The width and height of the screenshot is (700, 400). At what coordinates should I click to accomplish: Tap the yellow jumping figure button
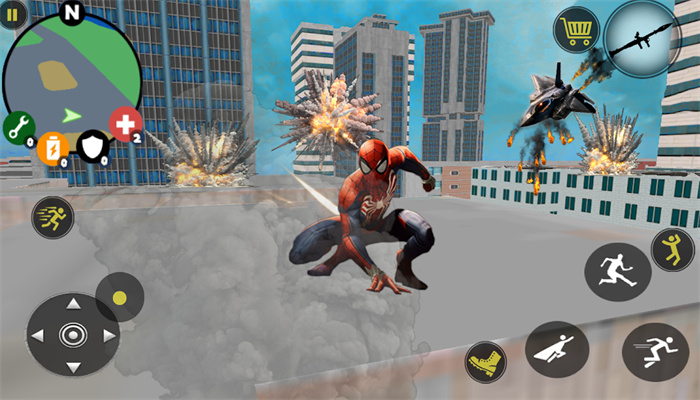[672, 249]
